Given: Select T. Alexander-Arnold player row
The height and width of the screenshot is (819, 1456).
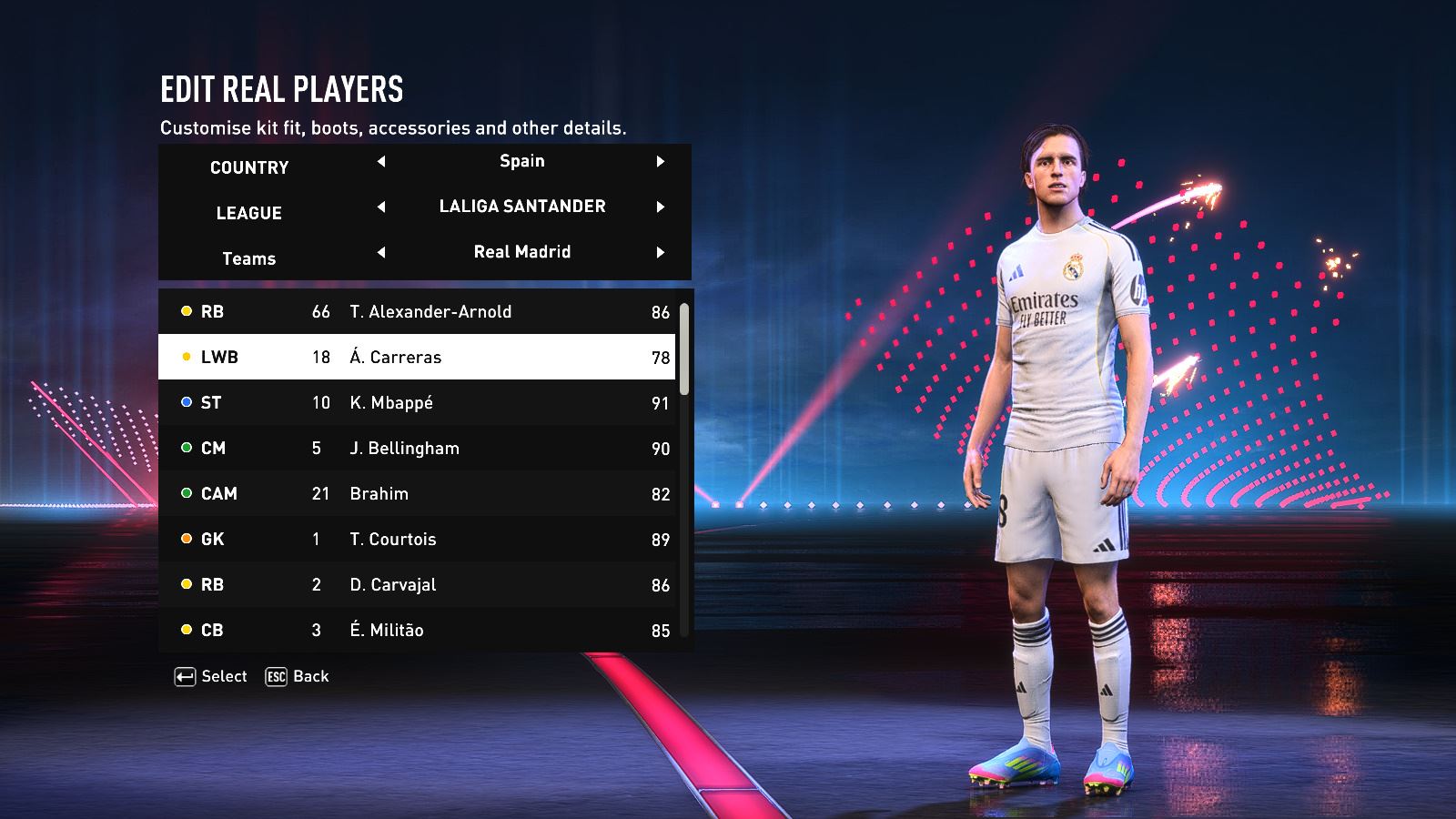Looking at the screenshot, I should (419, 312).
